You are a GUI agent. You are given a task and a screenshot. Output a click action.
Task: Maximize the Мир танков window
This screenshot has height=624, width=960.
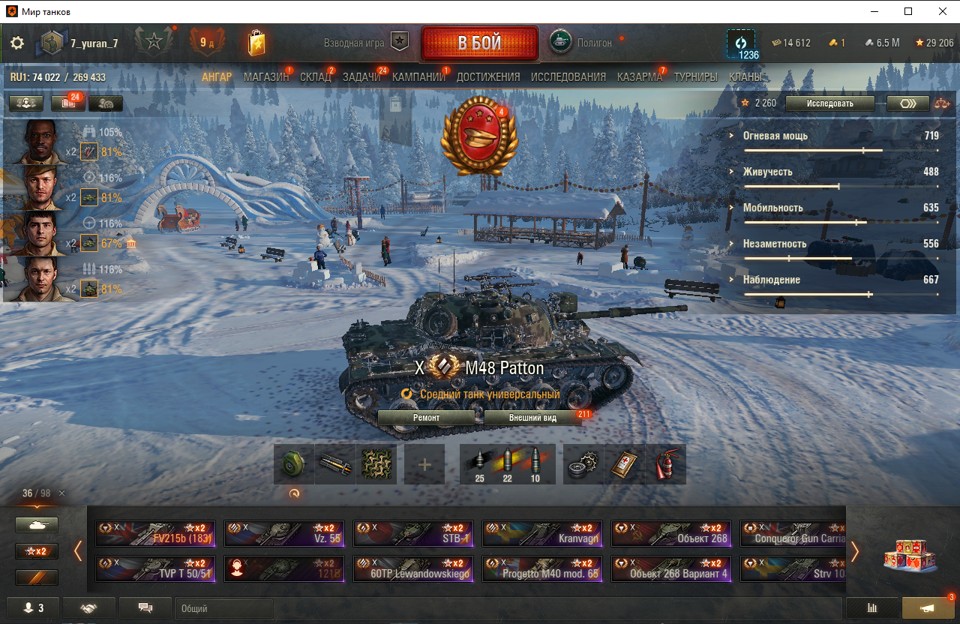[908, 11]
